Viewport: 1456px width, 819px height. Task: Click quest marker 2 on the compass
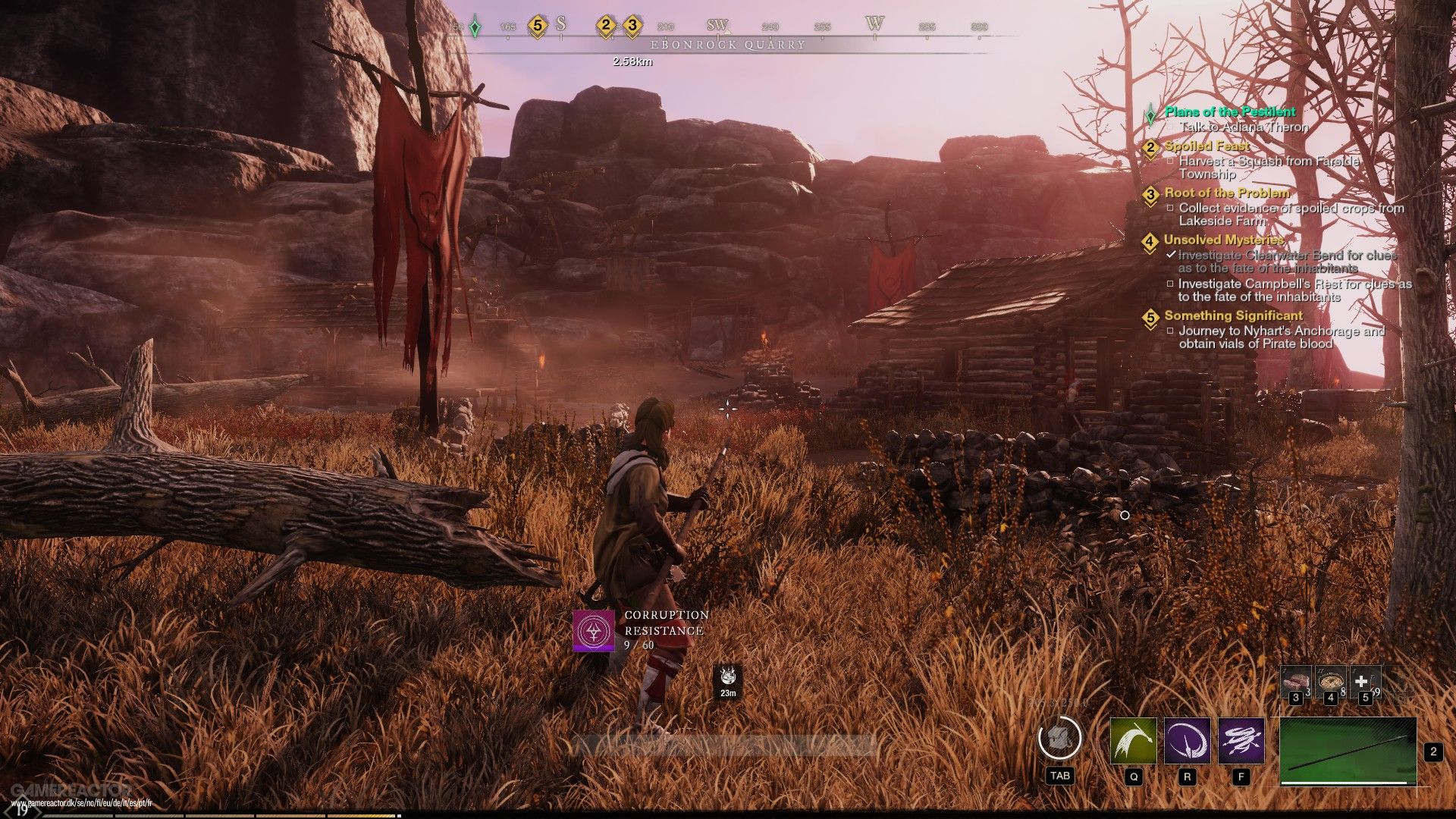point(605,26)
